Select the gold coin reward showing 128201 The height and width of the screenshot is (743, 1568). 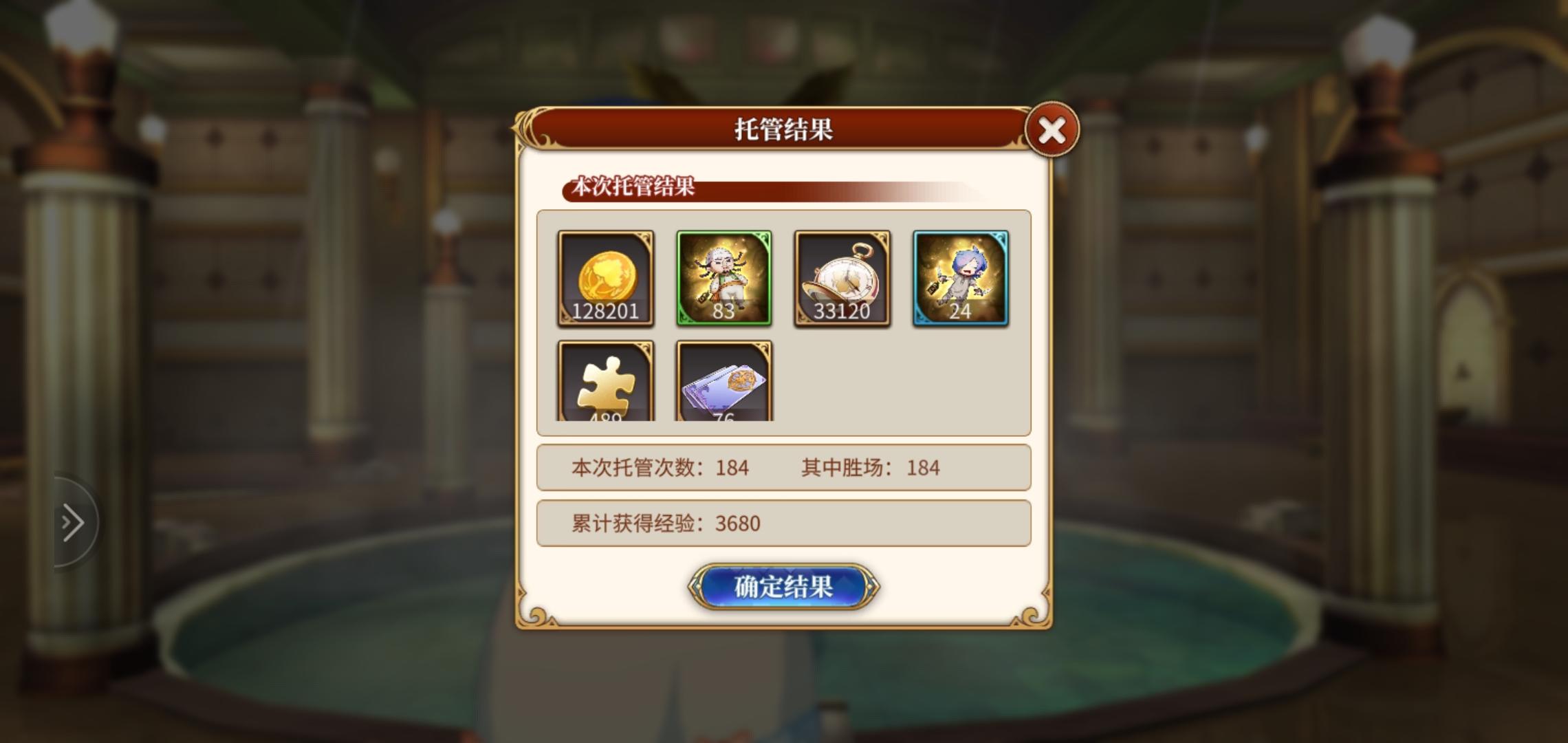point(605,278)
